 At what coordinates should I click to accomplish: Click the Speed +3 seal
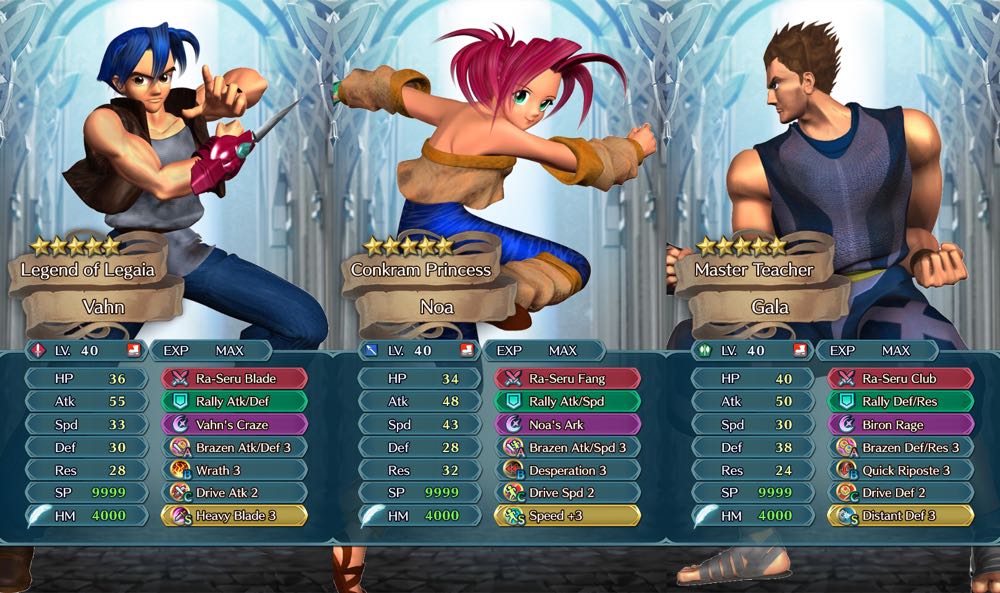568,515
